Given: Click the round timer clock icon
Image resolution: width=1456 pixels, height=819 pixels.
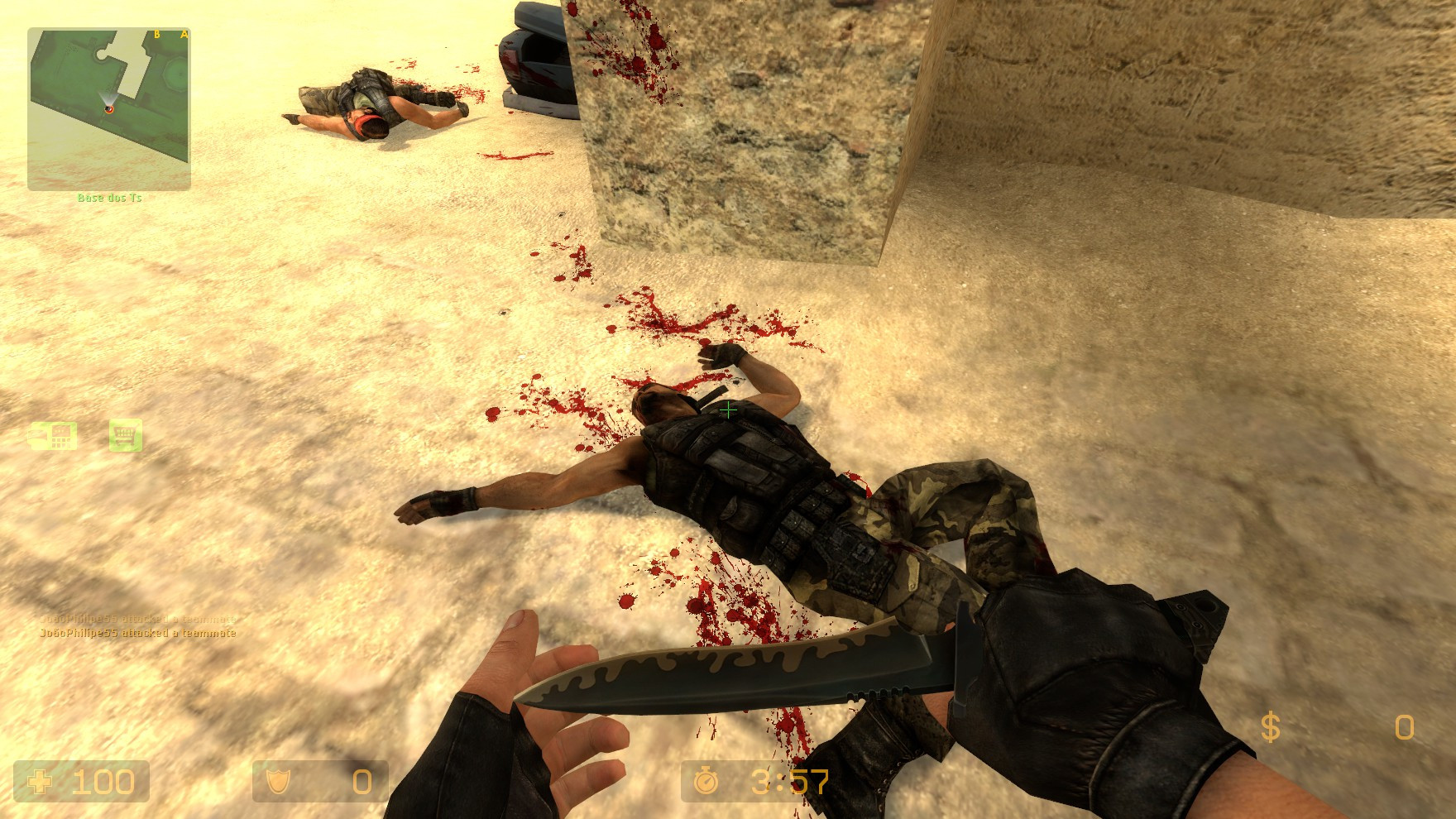Looking at the screenshot, I should click(x=707, y=778).
